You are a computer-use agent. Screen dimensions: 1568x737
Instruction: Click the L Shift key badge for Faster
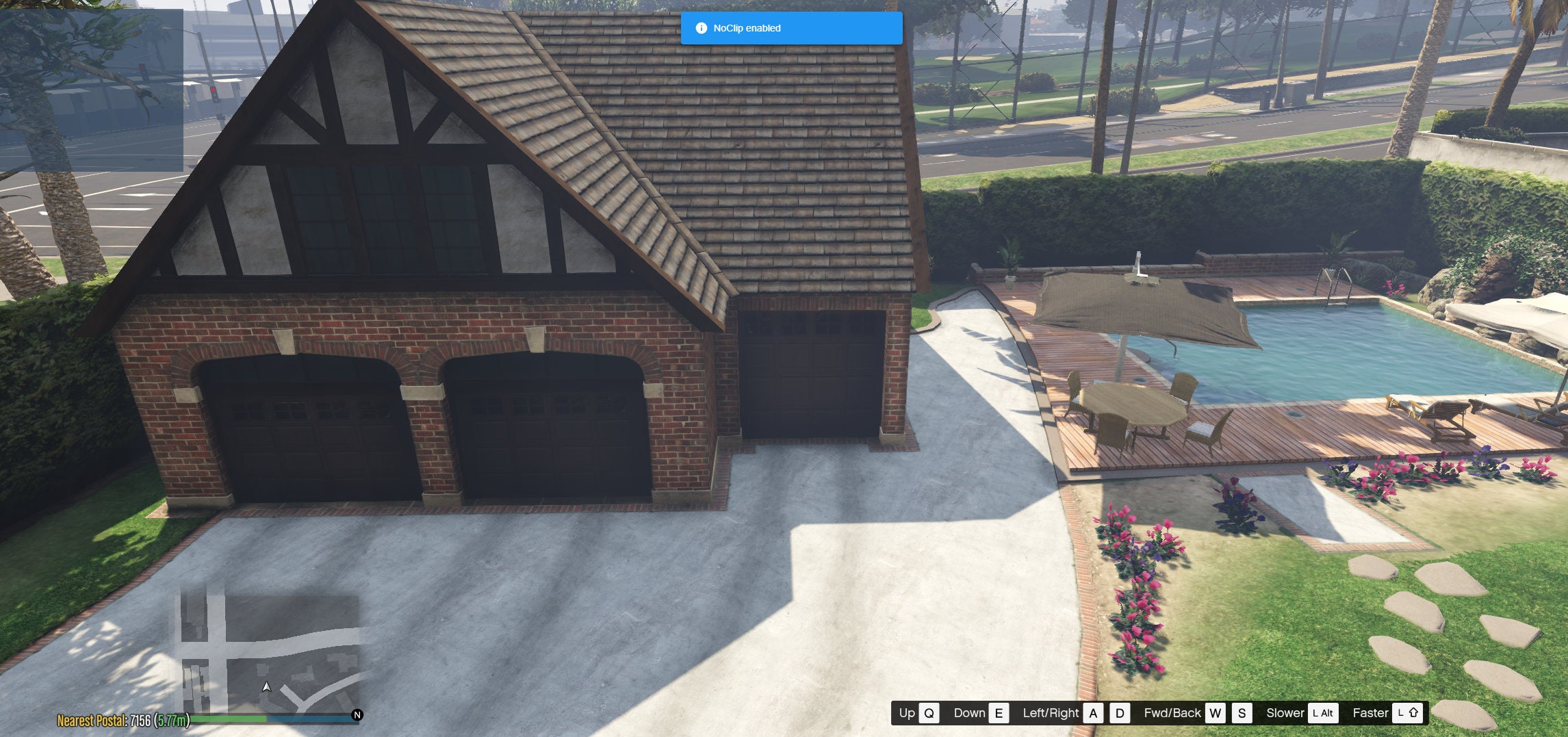(x=1407, y=713)
